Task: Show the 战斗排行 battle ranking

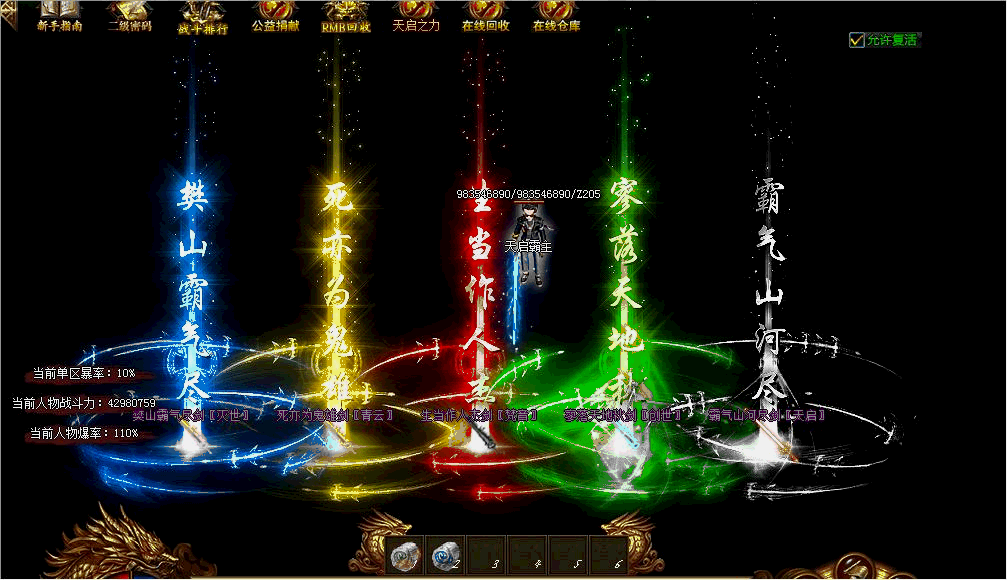Action: [203, 17]
